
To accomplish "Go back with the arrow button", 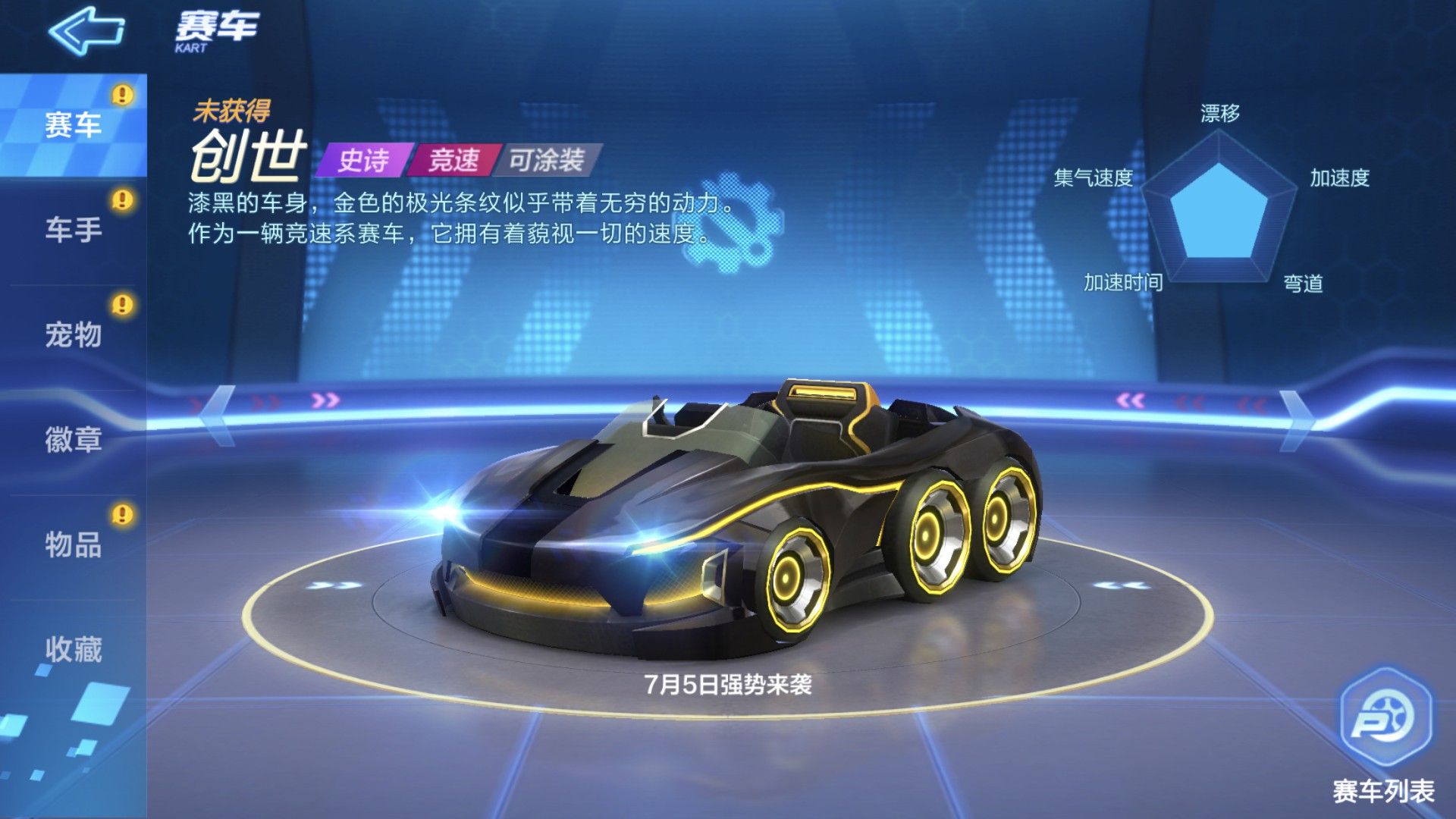I will [86, 31].
